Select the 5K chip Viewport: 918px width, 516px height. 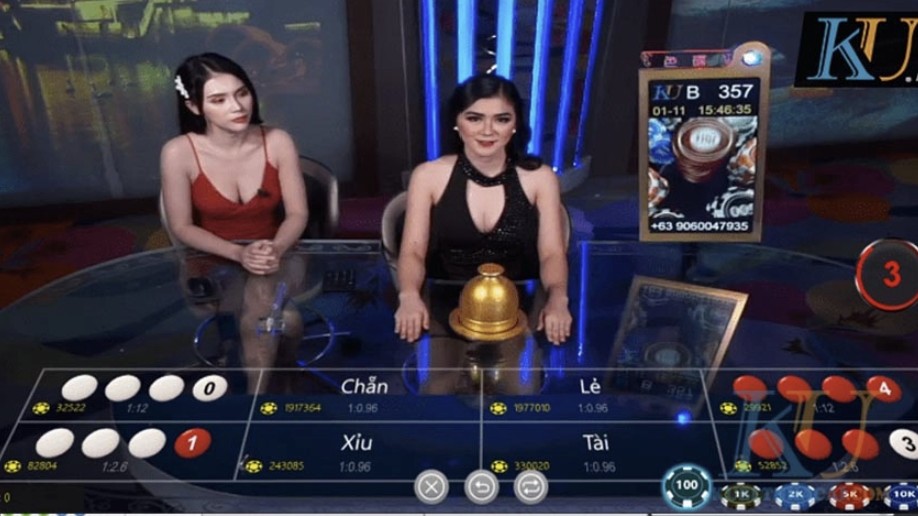pyautogui.click(x=849, y=494)
